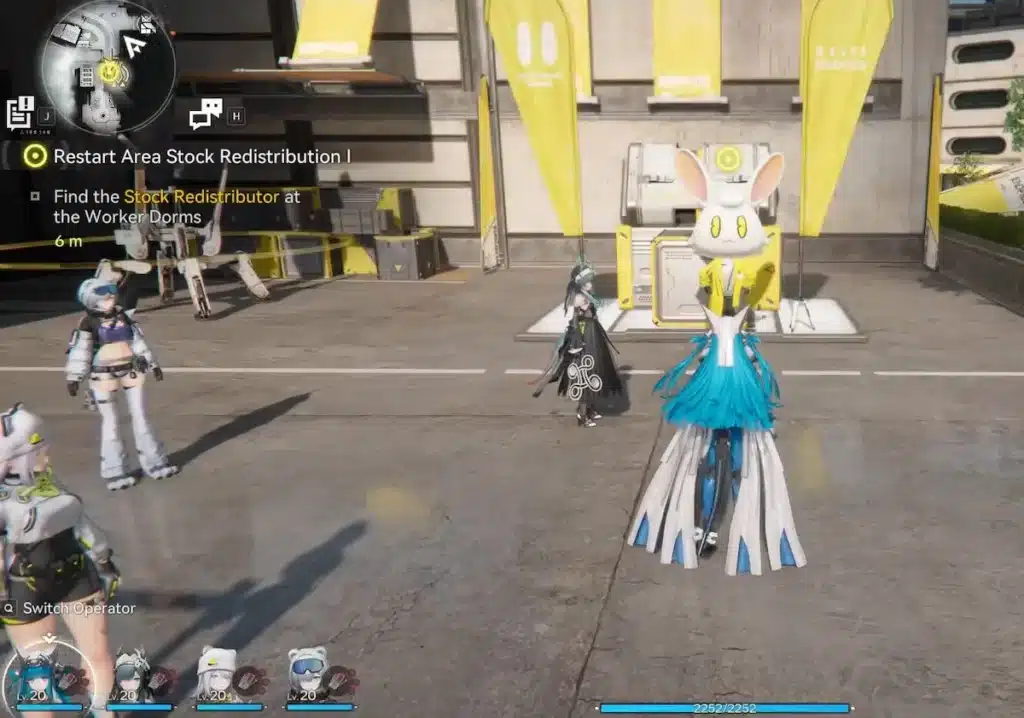
Task: Open the mission log icon with exclamation mark
Action: (x=20, y=112)
